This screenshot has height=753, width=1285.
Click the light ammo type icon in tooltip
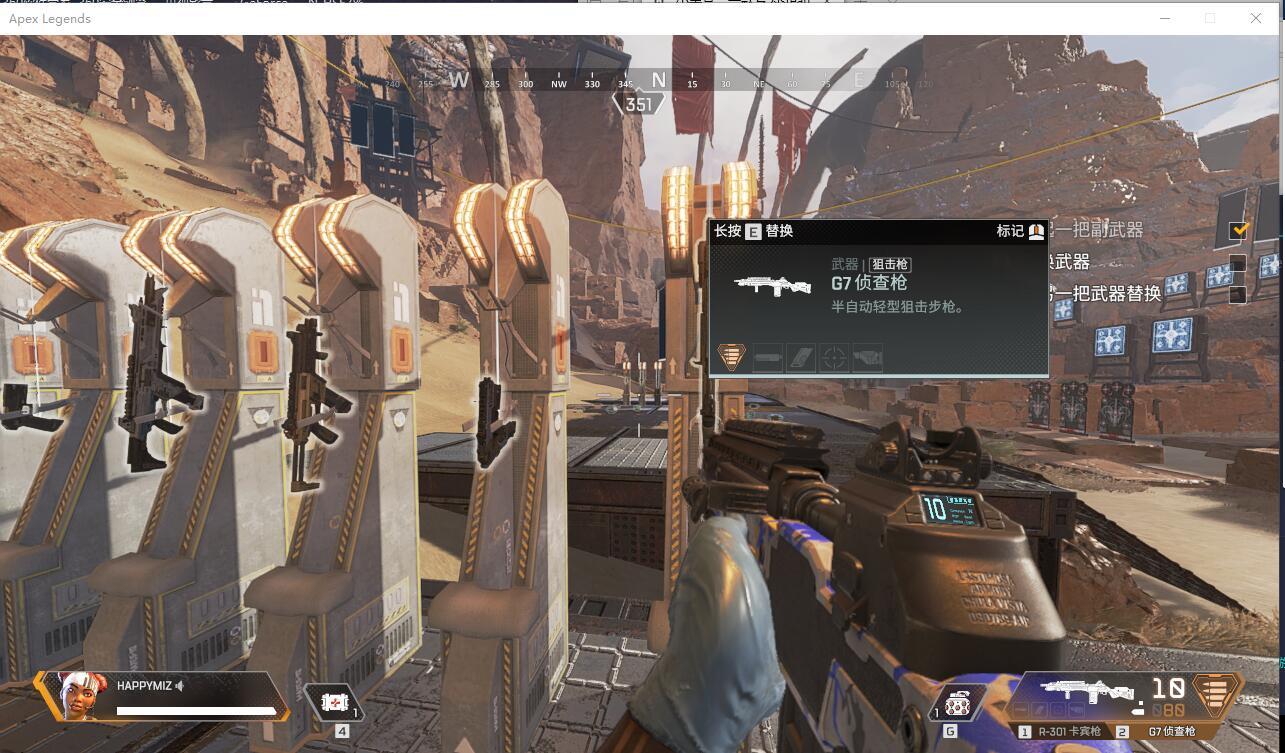tap(732, 356)
